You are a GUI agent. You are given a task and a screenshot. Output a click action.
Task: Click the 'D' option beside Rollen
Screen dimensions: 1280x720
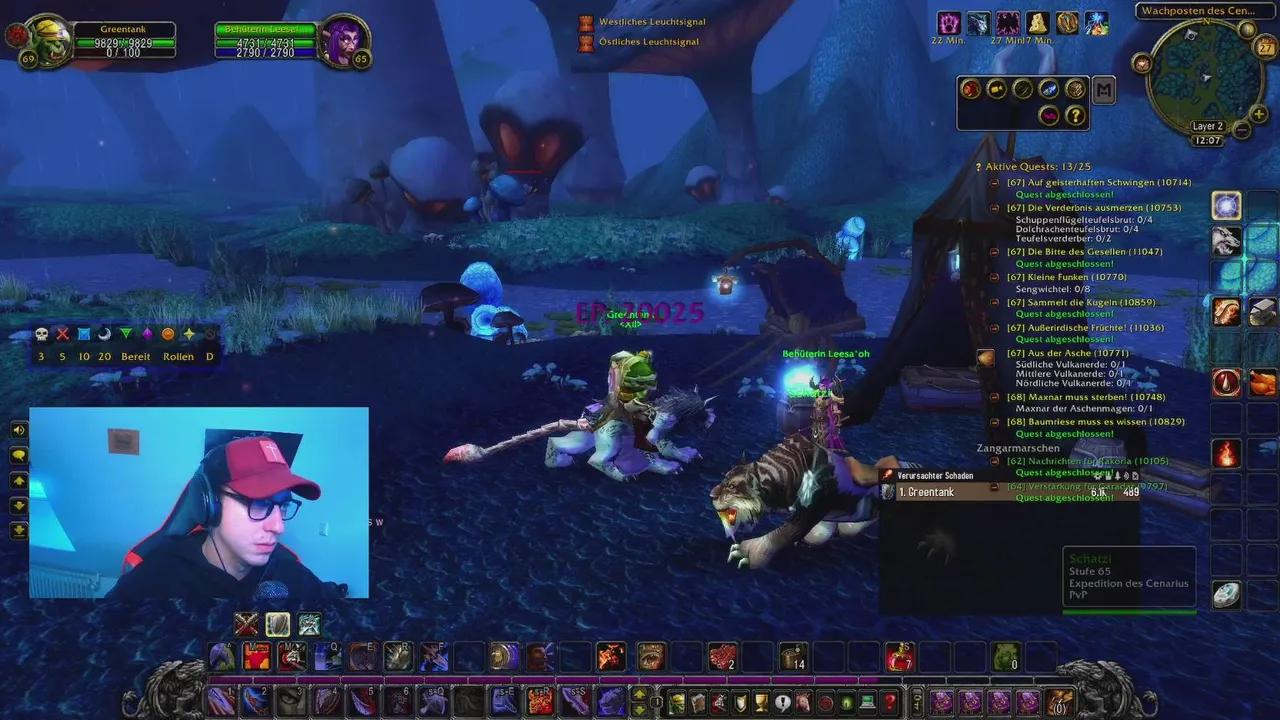coord(209,357)
